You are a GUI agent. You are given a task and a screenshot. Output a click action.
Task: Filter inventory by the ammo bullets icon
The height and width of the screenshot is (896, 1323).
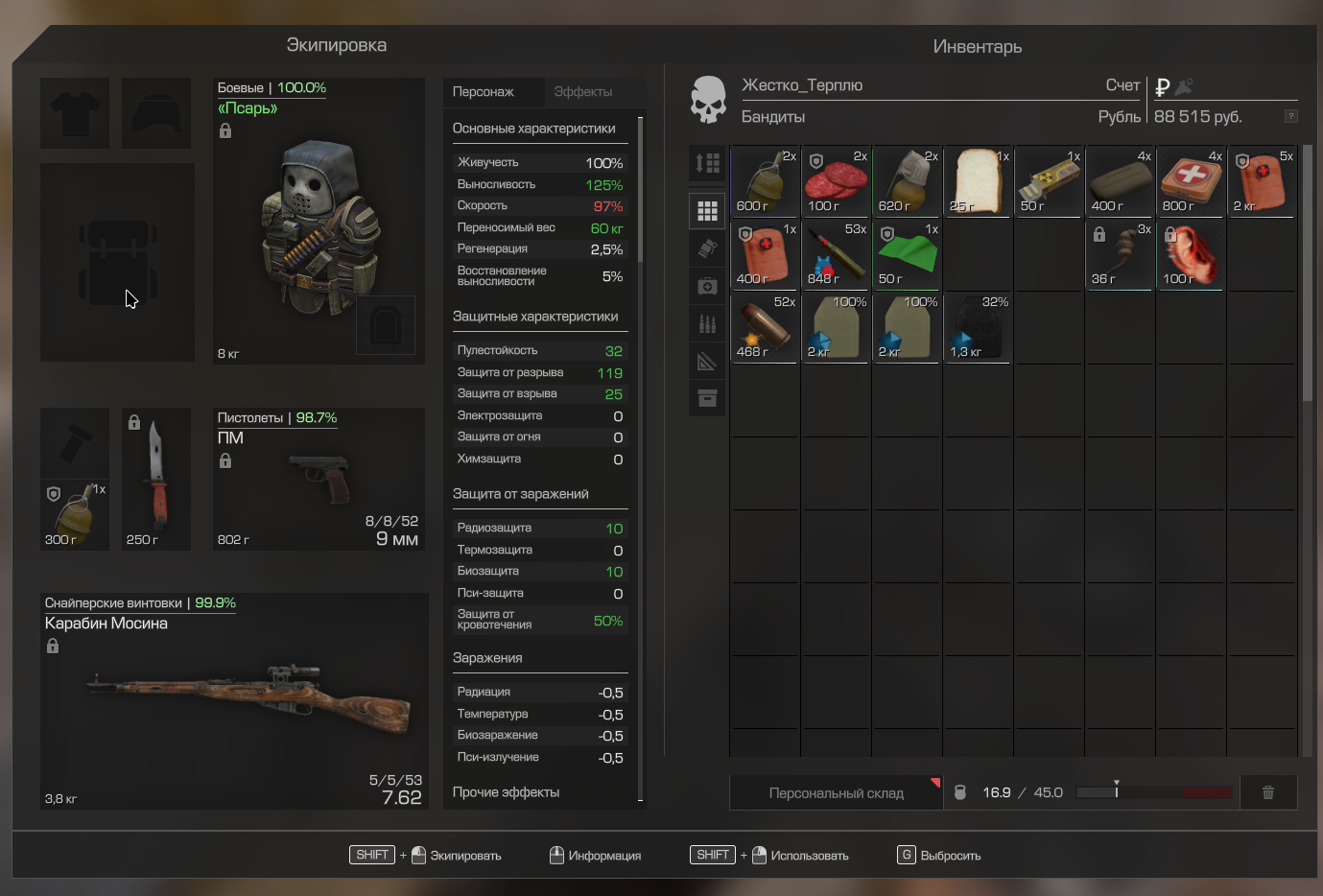pyautogui.click(x=707, y=324)
